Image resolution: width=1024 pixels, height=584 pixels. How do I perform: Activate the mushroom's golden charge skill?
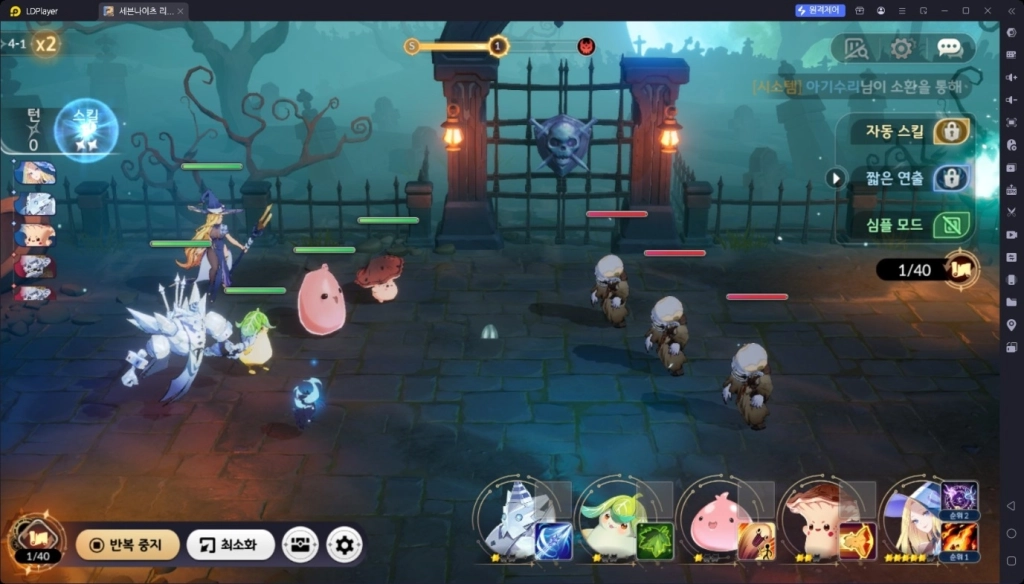(x=857, y=541)
